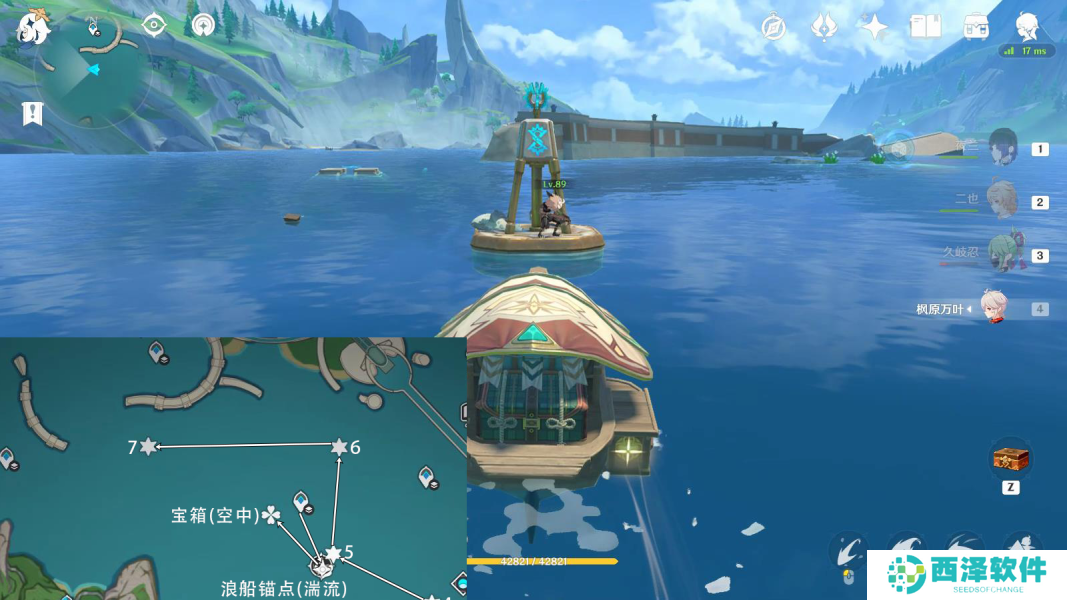The image size is (1067, 600).
Task: Select waypoint star 6 on the route map
Action: [339, 447]
